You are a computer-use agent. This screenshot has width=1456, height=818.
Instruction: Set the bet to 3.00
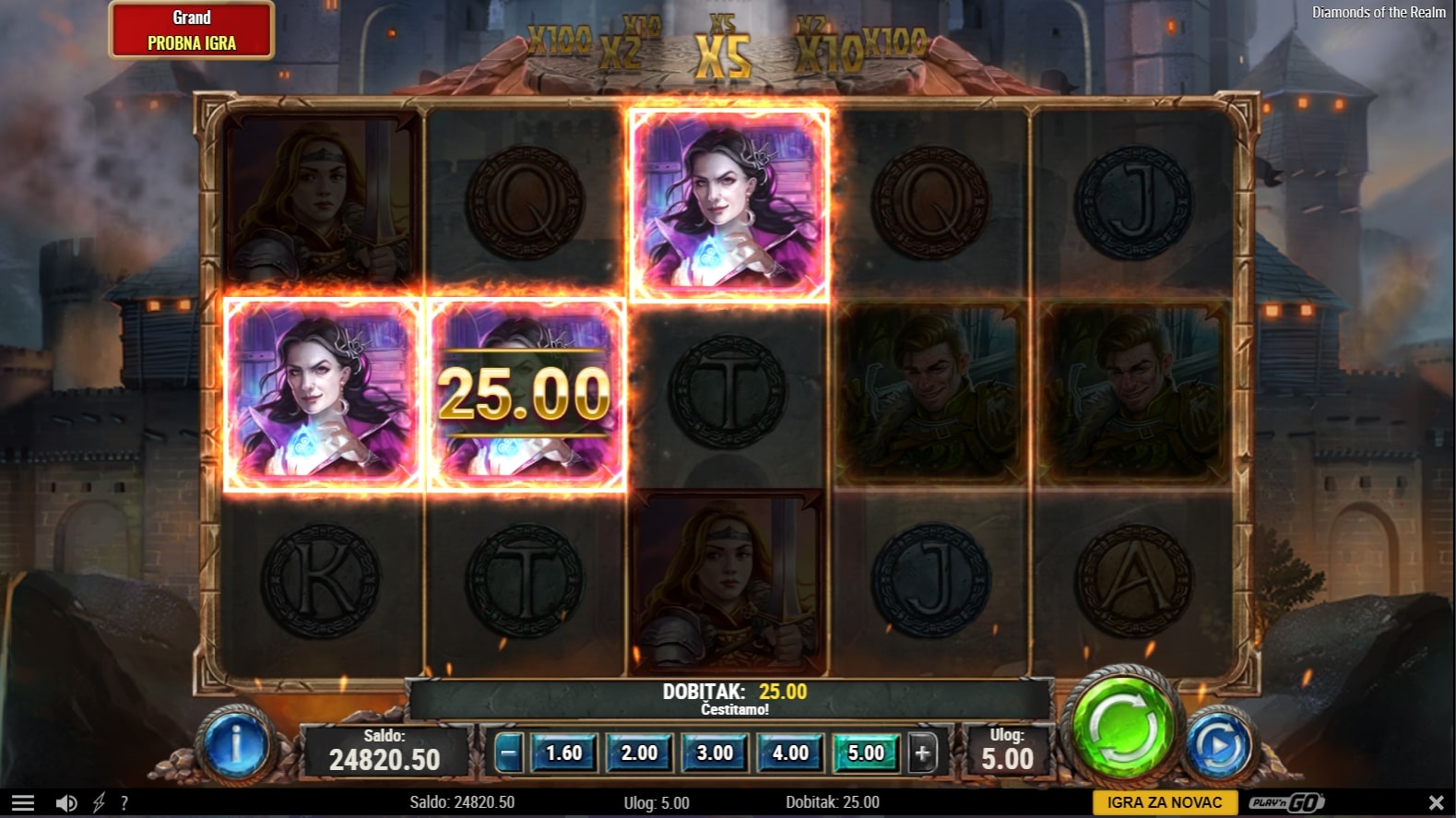coord(715,753)
